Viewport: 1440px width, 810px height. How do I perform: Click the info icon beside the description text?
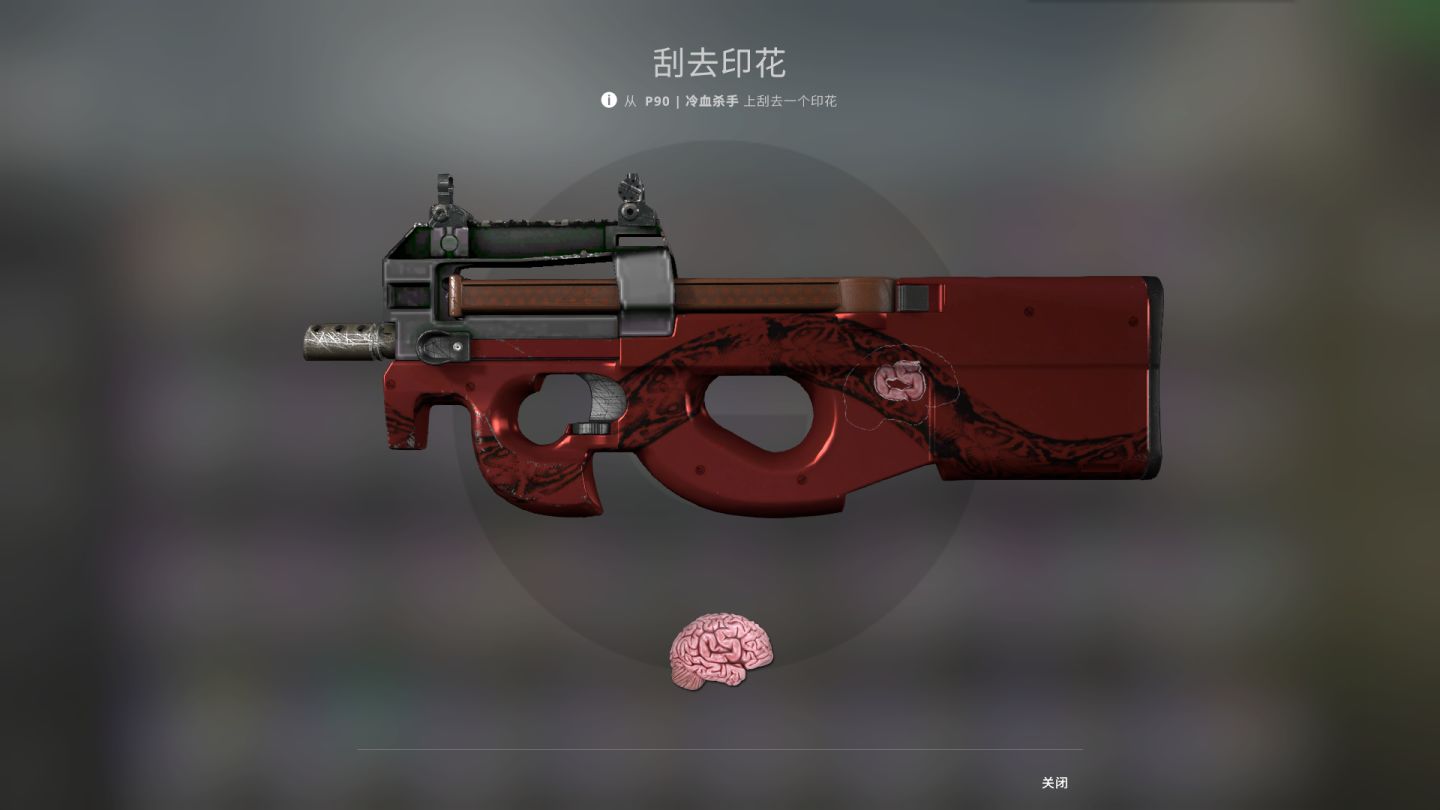607,101
